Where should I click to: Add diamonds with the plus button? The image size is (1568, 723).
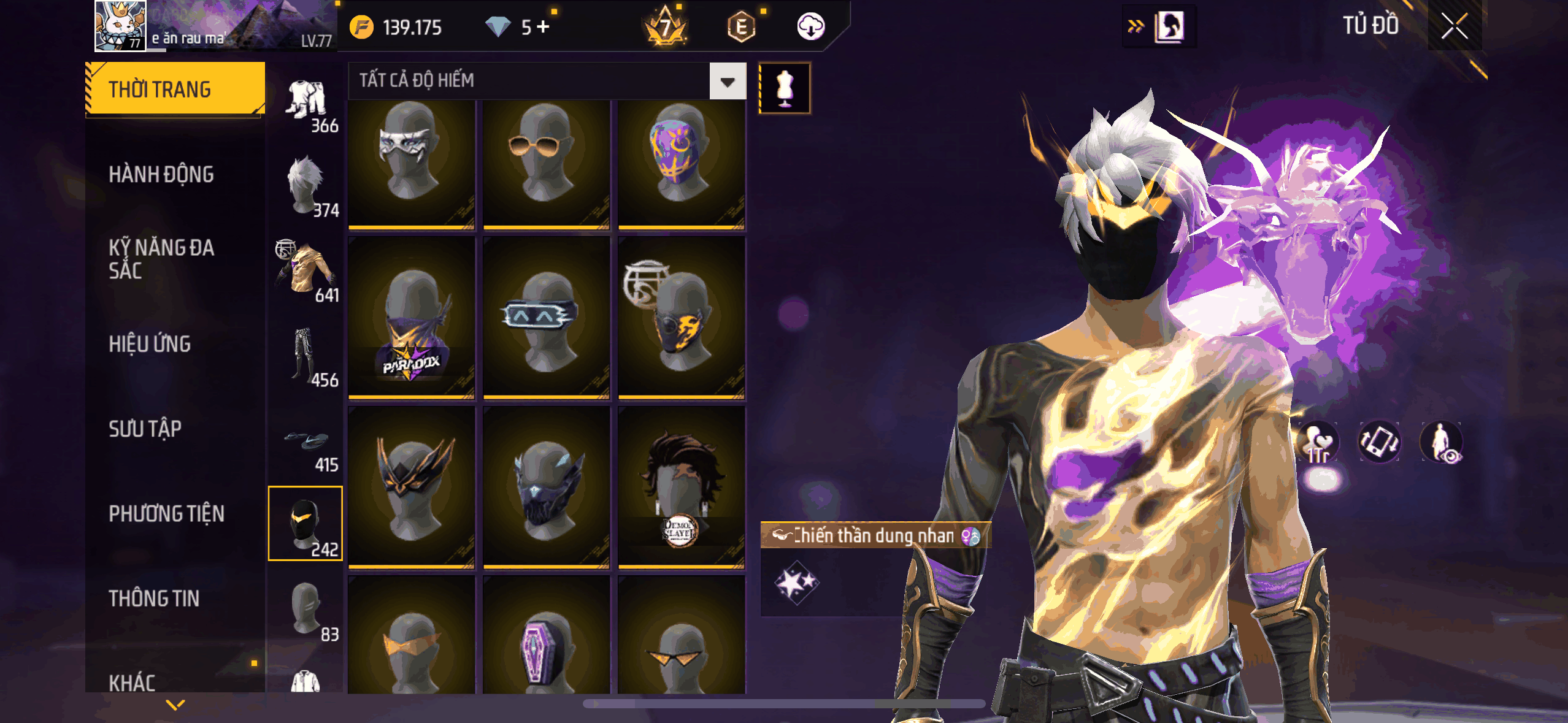[544, 27]
